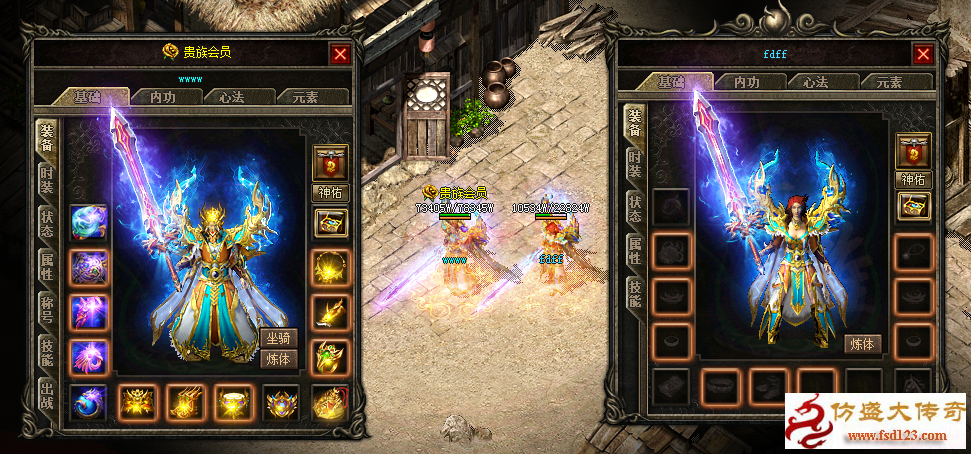Click 神佑 button in 贵族会员 panel
971x454 pixels.
click(330, 193)
